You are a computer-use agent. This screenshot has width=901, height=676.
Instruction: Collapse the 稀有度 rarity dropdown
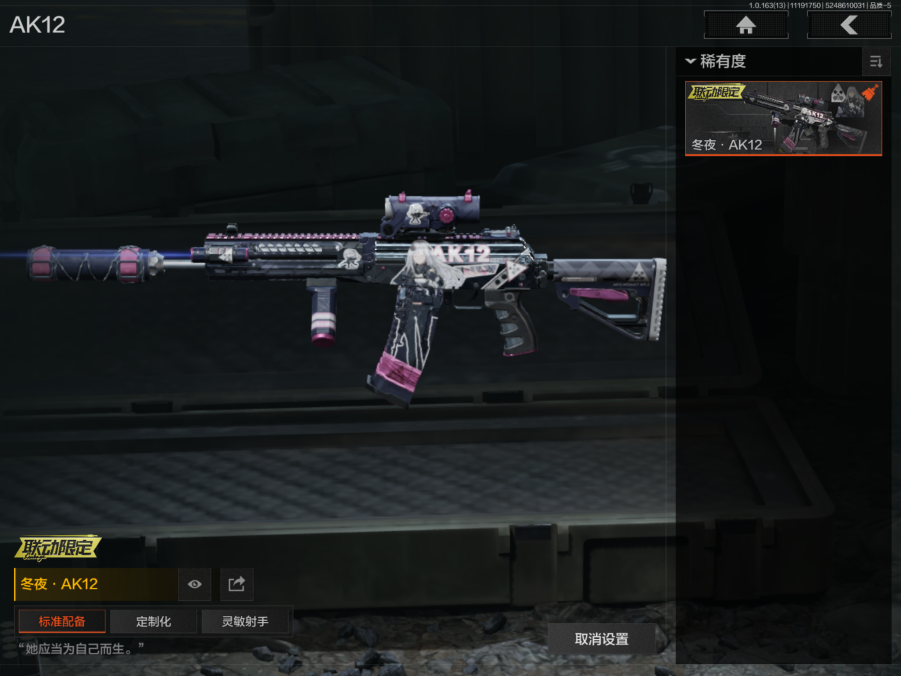pyautogui.click(x=715, y=61)
